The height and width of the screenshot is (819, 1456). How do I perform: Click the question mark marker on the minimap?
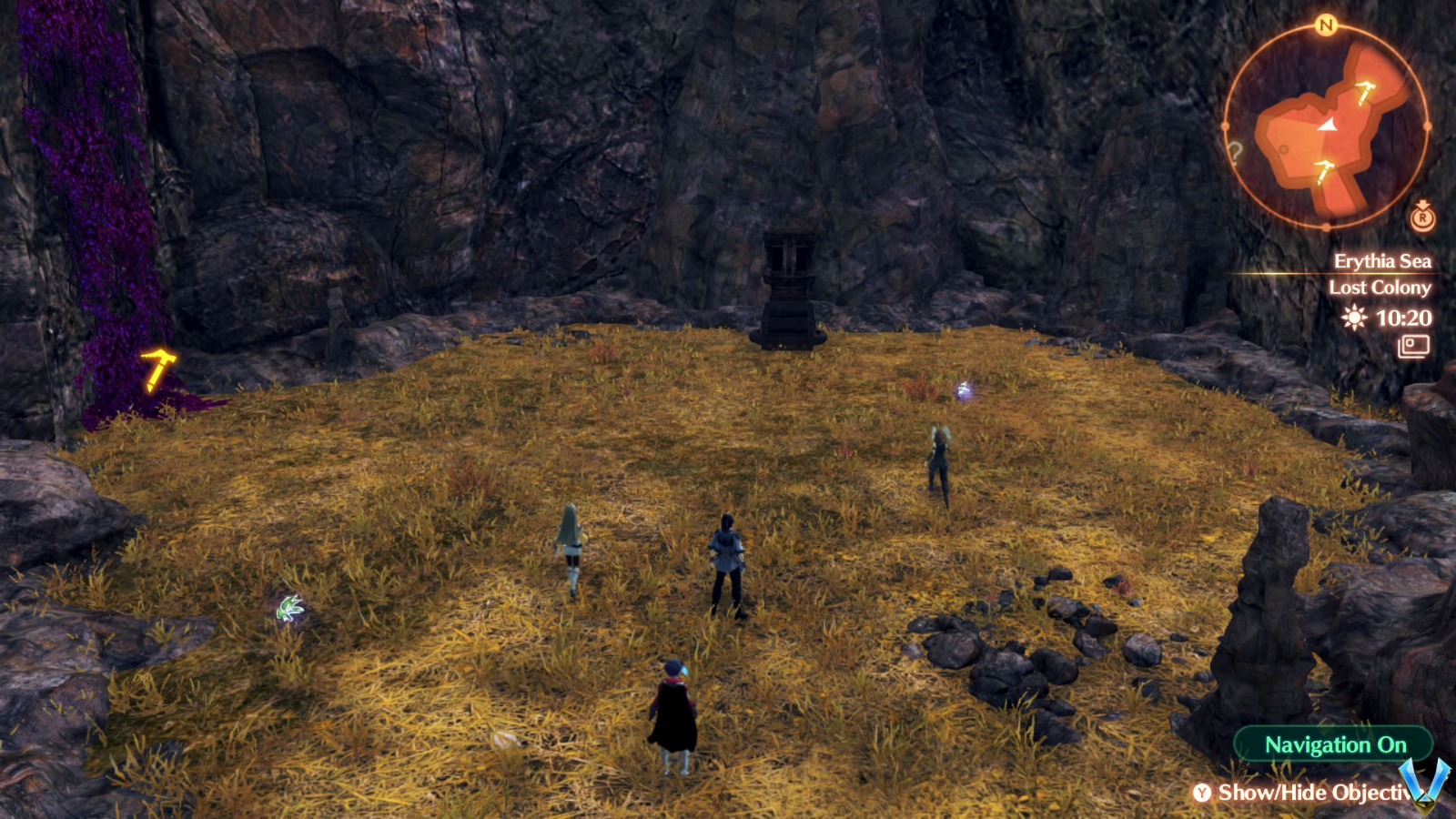click(x=1237, y=152)
